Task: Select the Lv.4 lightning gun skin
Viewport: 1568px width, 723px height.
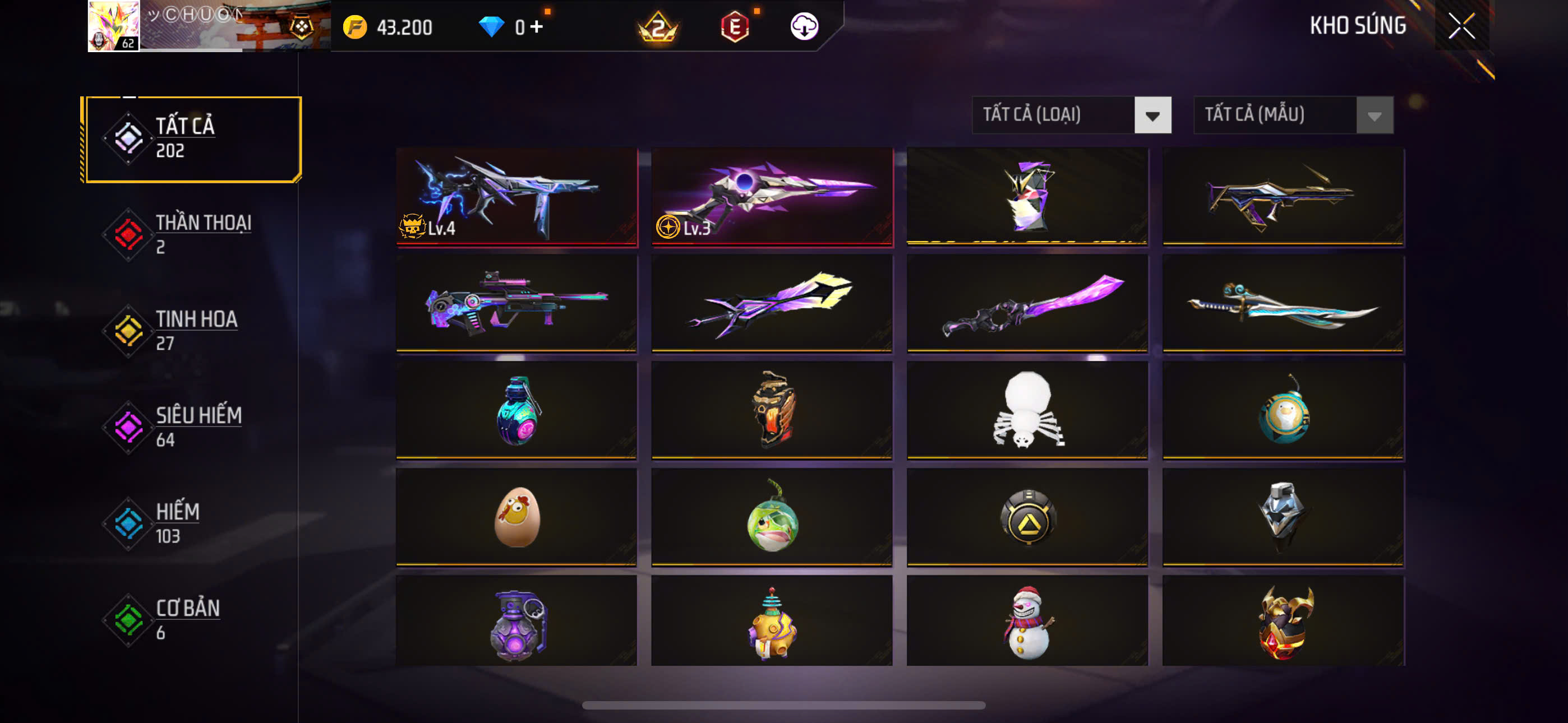Action: pos(516,196)
